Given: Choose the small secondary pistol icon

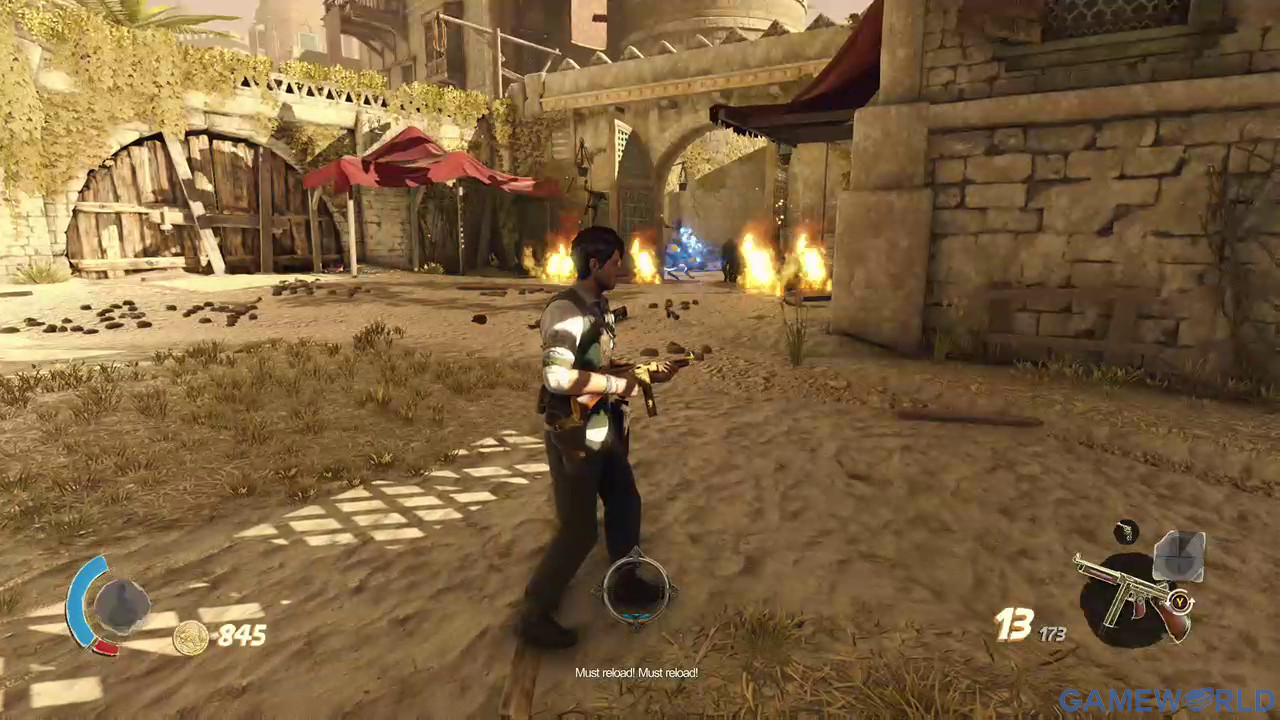Looking at the screenshot, I should pyautogui.click(x=1126, y=531).
